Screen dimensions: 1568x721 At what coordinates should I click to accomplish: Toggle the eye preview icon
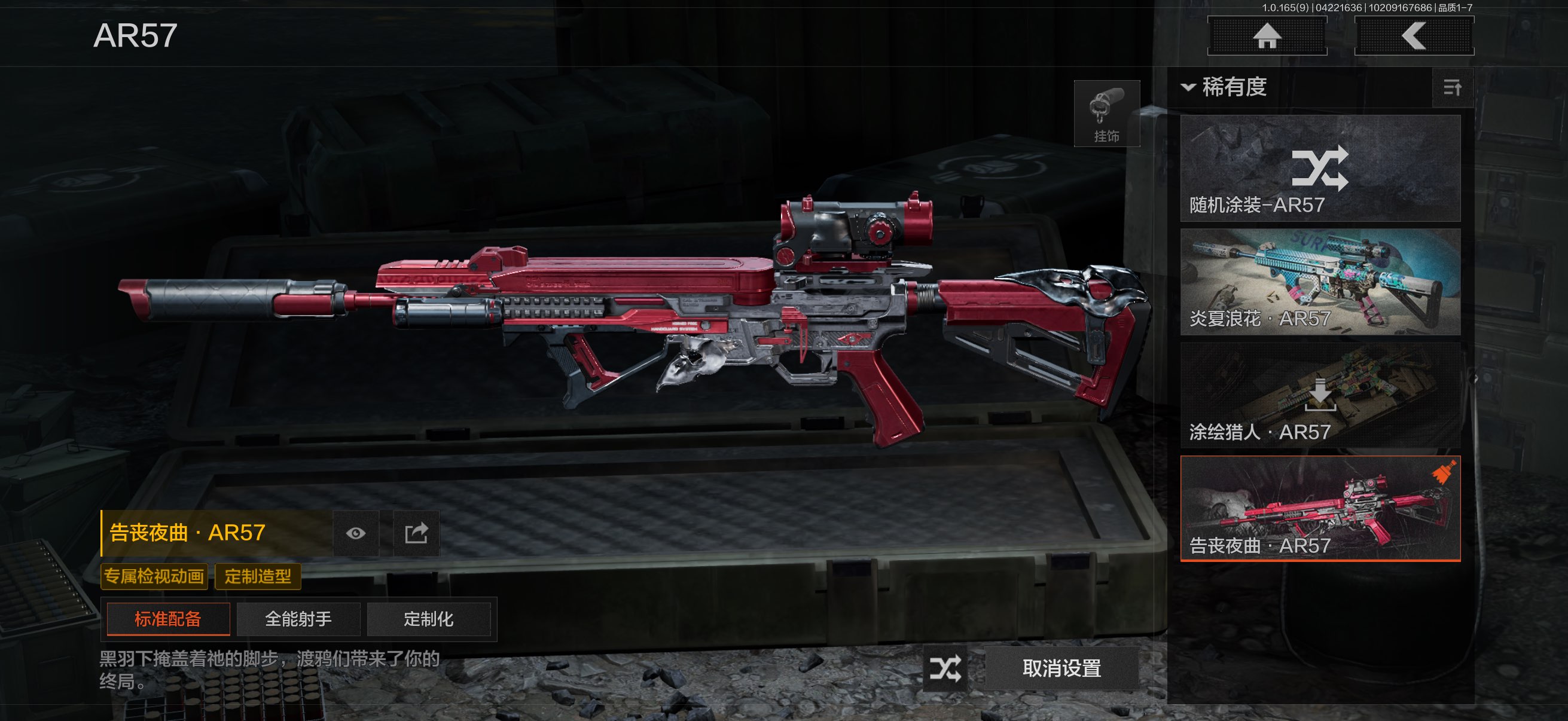point(356,534)
